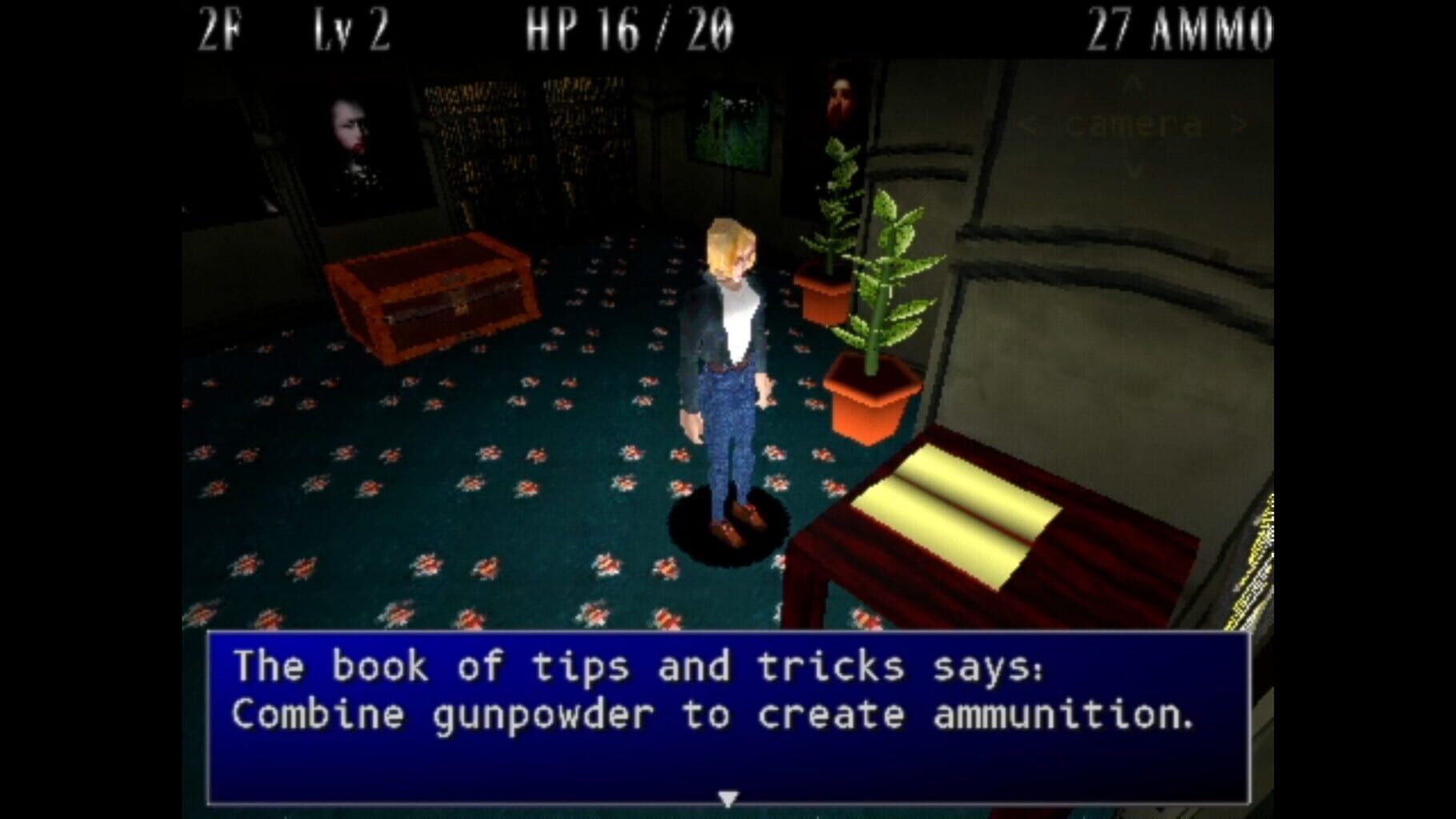Click the left camera rotation arrow
This screenshot has height=819, width=1456.
tap(1028, 124)
